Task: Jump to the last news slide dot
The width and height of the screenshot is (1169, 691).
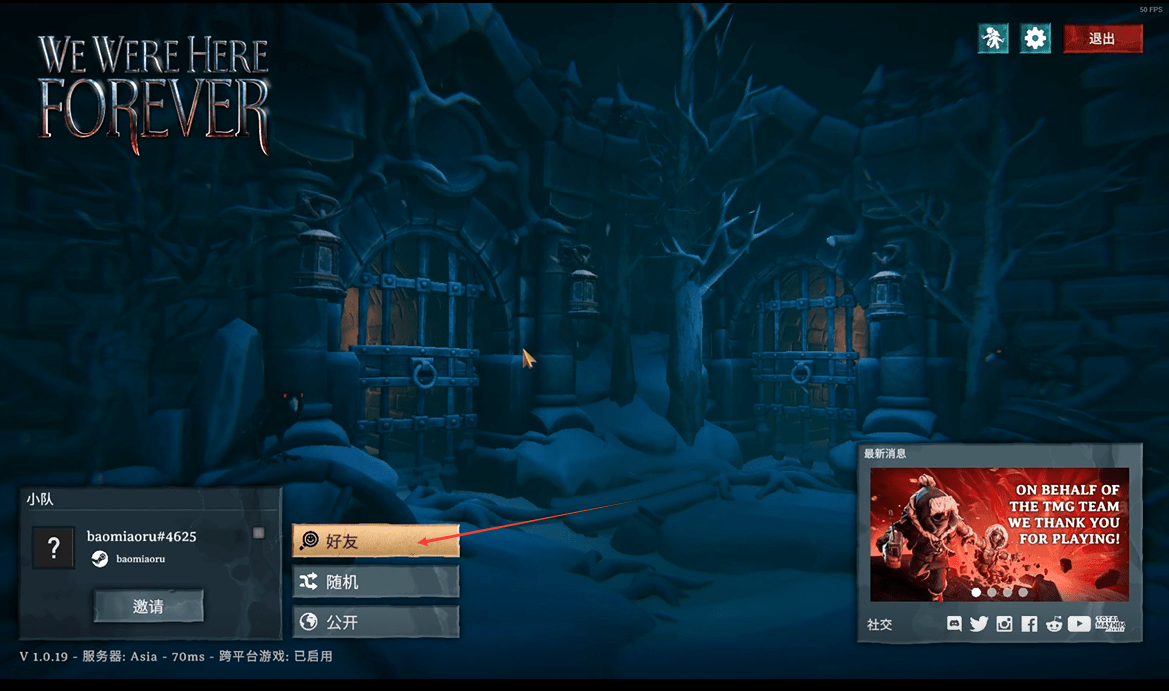Action: tap(1023, 592)
